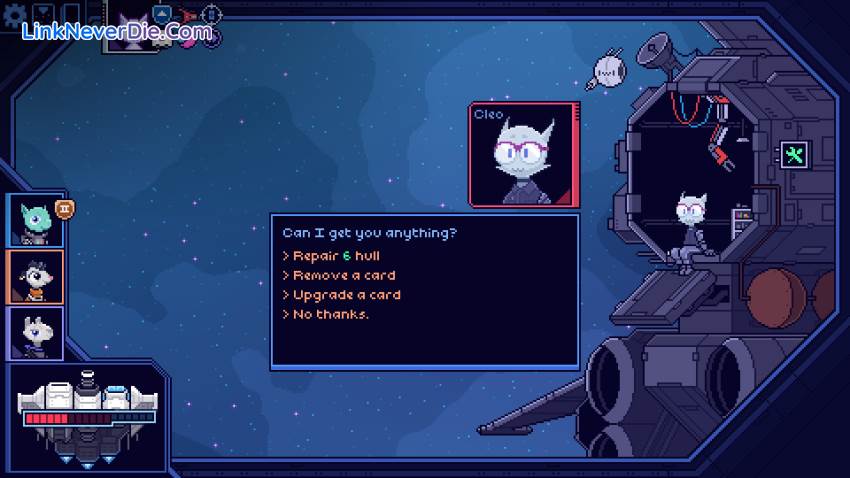The image size is (850, 478).
Task: Select the purple-framed grey crew portrait
Action: click(x=36, y=333)
